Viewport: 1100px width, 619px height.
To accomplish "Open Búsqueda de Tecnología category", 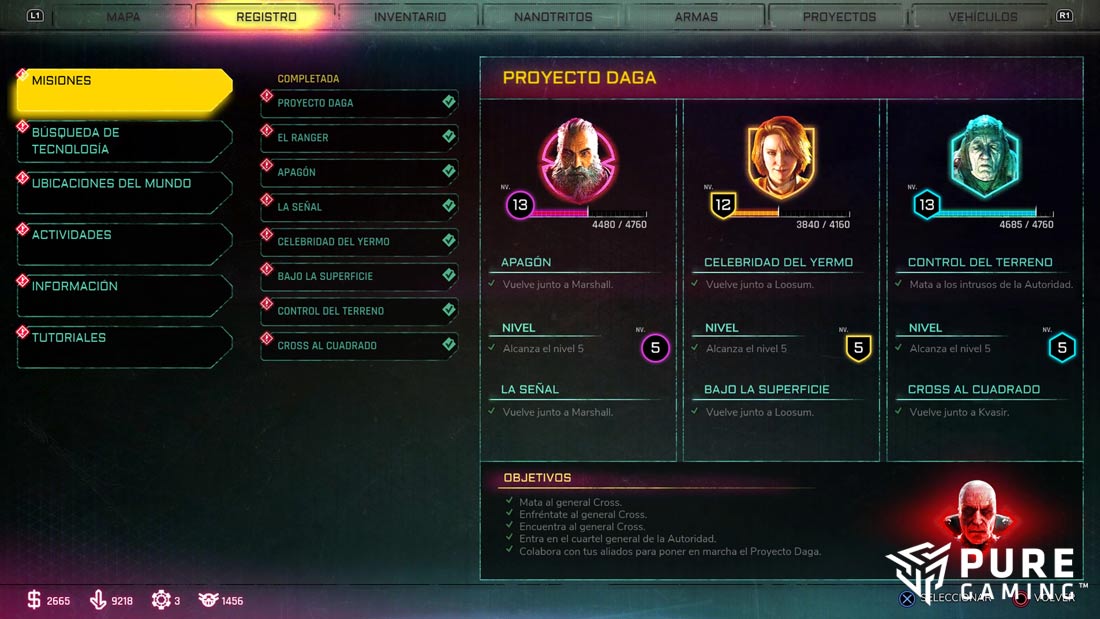I will click(x=125, y=141).
